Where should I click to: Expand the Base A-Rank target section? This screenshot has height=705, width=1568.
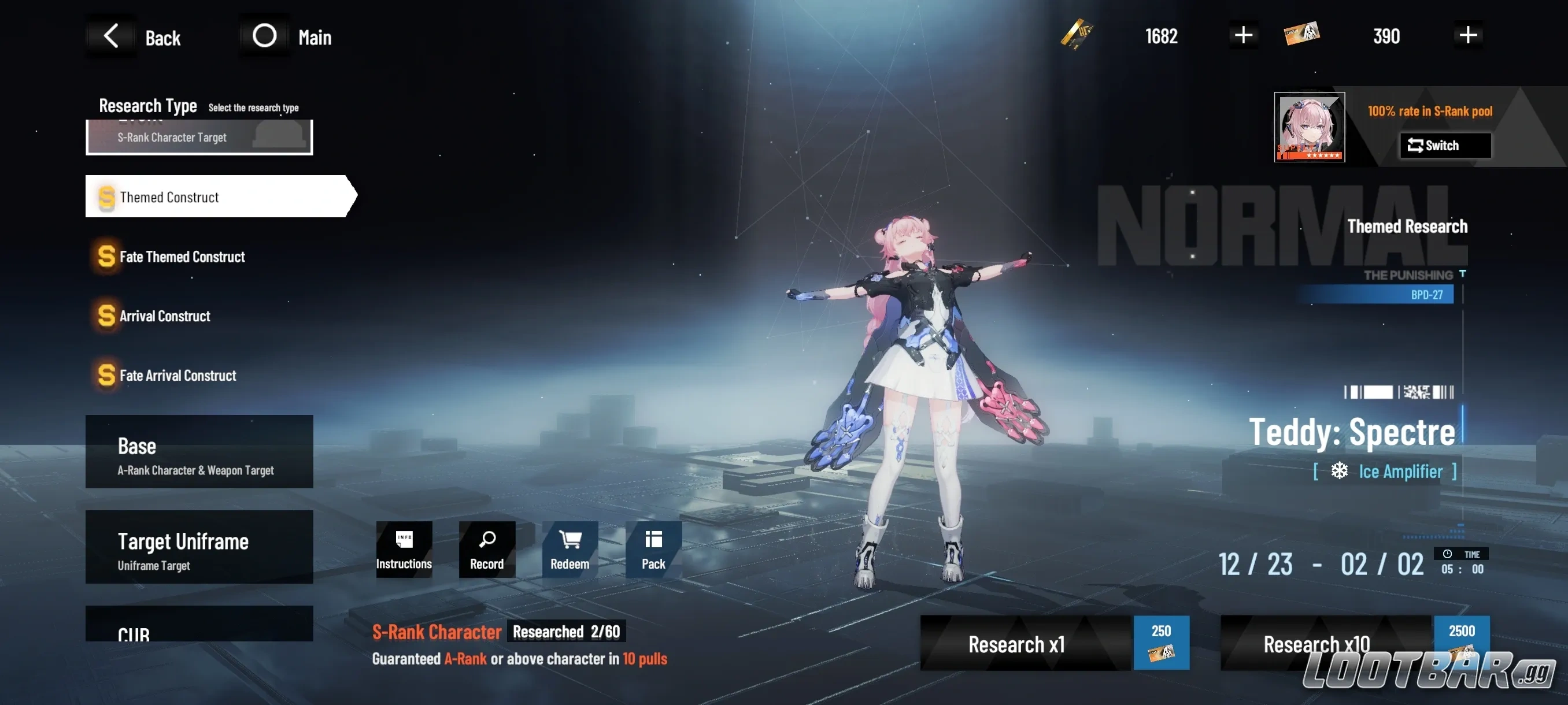[199, 453]
